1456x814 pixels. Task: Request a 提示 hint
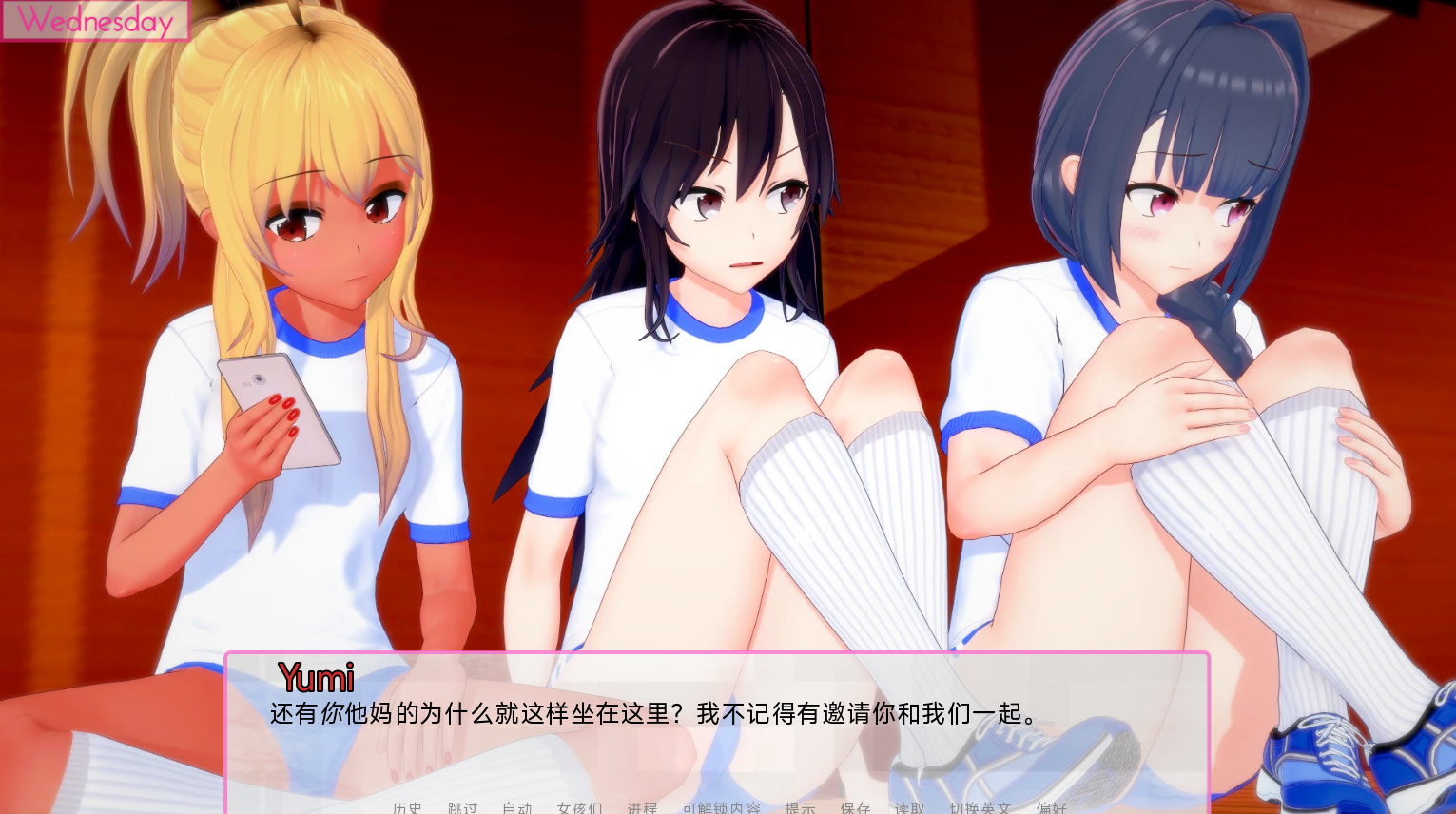pos(800,808)
